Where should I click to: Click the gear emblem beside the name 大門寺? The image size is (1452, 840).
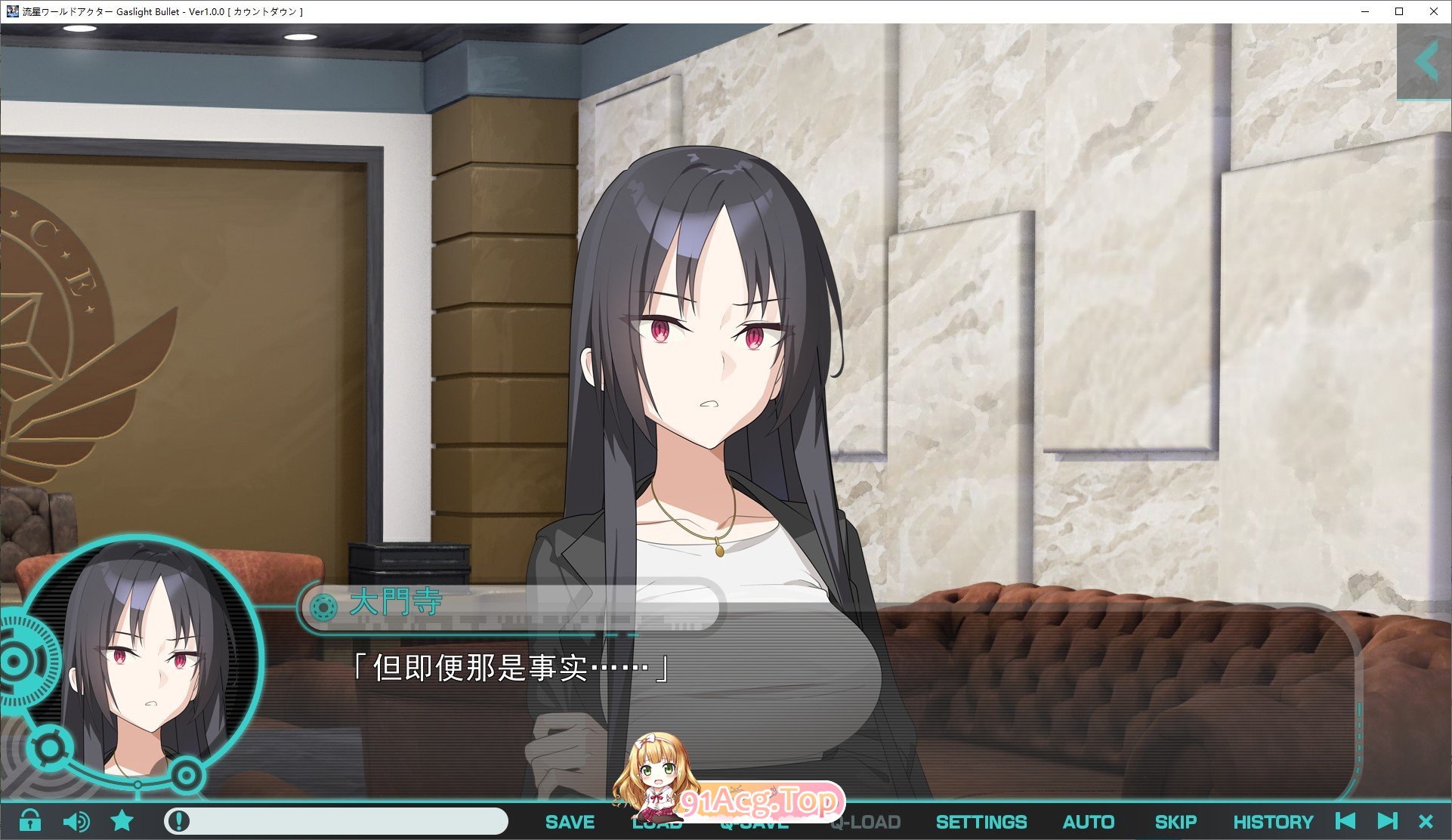point(322,604)
